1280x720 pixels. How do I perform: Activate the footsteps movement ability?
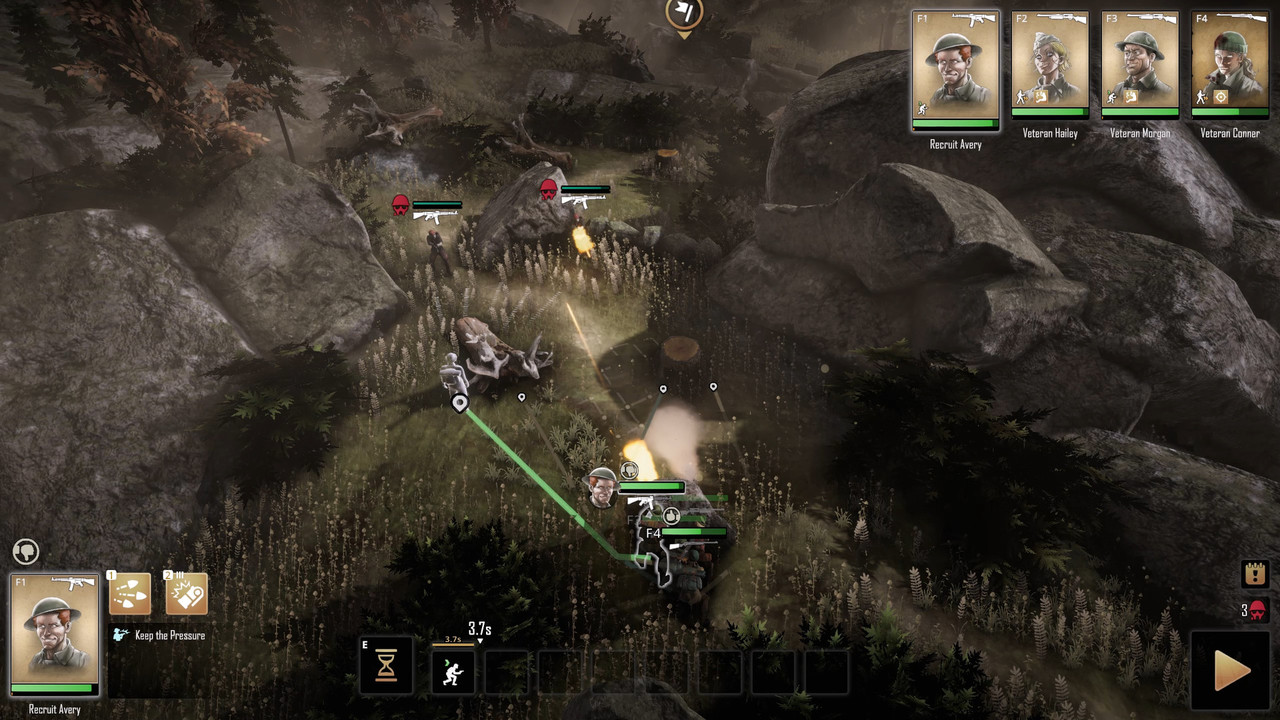pos(130,594)
